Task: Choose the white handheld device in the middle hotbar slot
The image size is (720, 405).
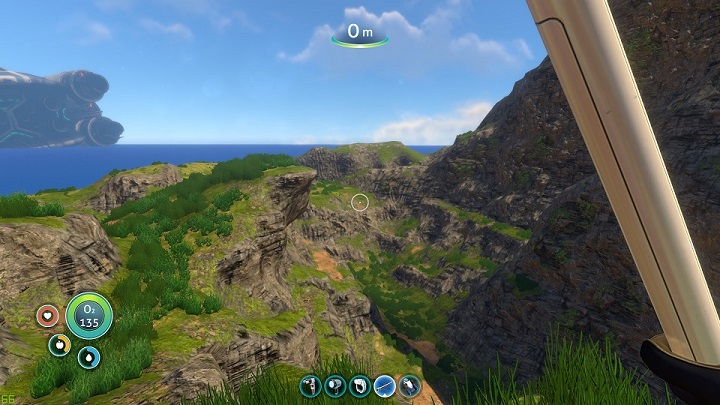Action: click(x=360, y=386)
